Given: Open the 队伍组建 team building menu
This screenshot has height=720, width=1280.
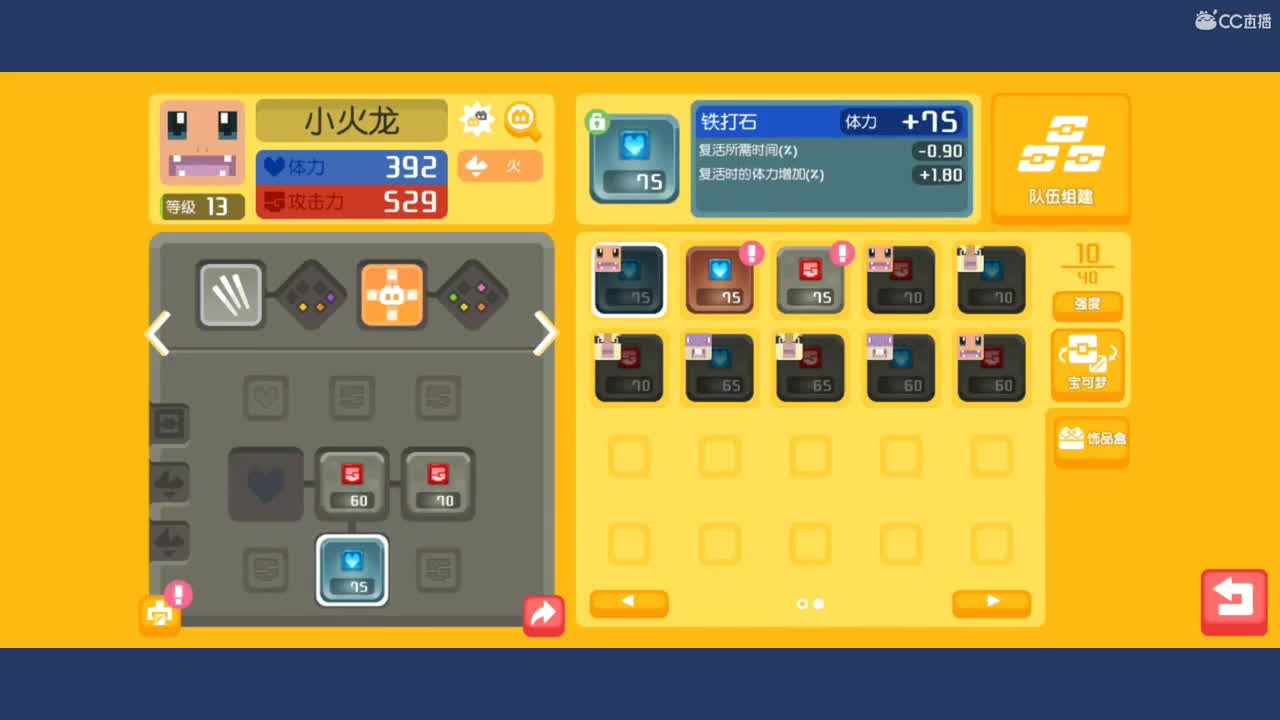Looking at the screenshot, I should coord(1061,157).
